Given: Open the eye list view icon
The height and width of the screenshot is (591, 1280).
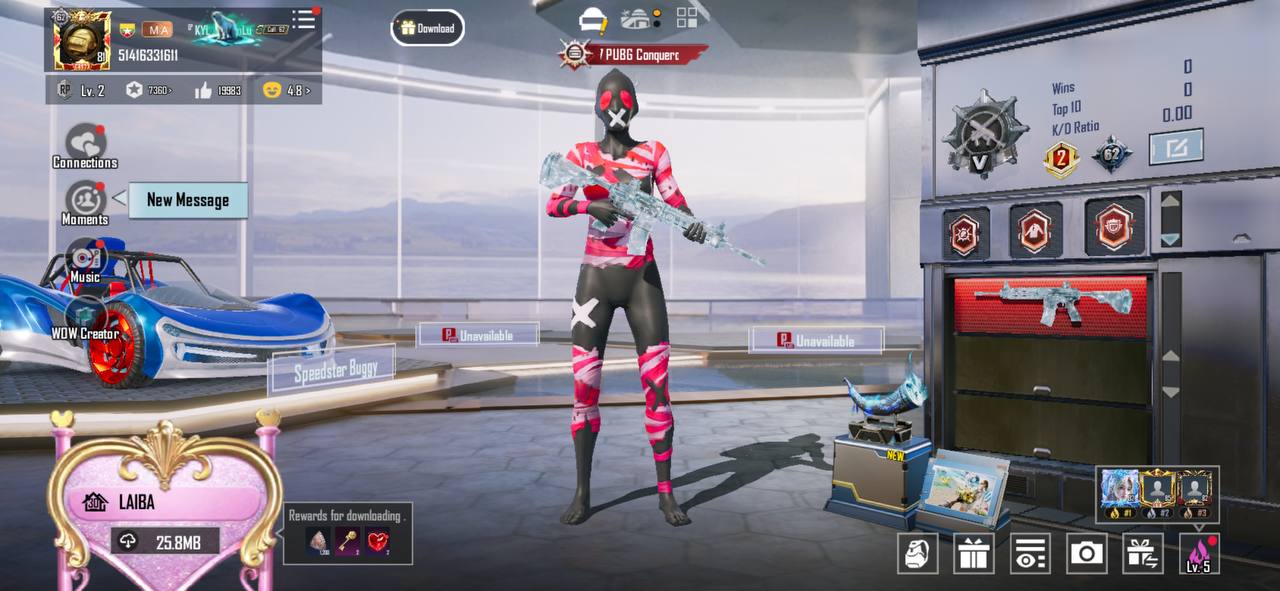Looking at the screenshot, I should 1029,553.
